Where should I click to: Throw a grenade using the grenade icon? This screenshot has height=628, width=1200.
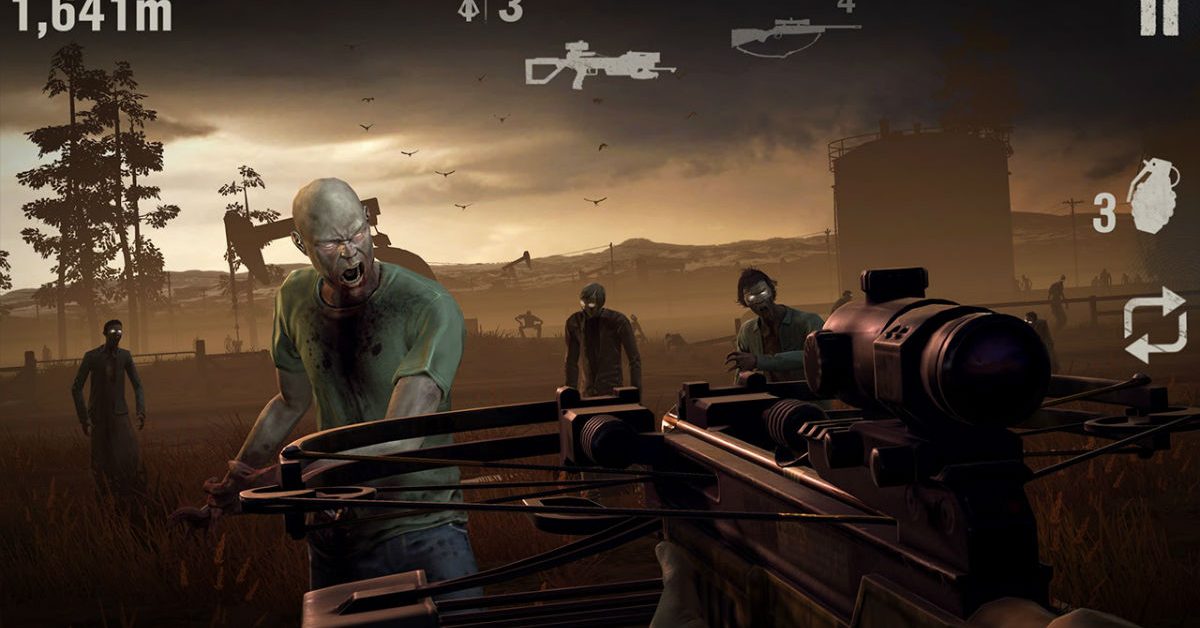coord(1152,197)
